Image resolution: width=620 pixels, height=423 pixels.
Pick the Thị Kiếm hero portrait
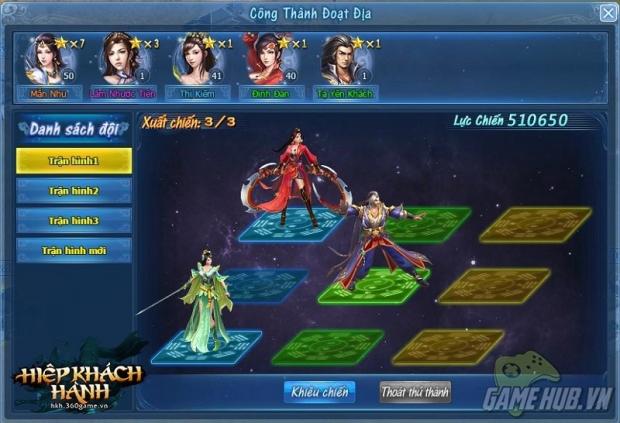pyautogui.click(x=194, y=62)
